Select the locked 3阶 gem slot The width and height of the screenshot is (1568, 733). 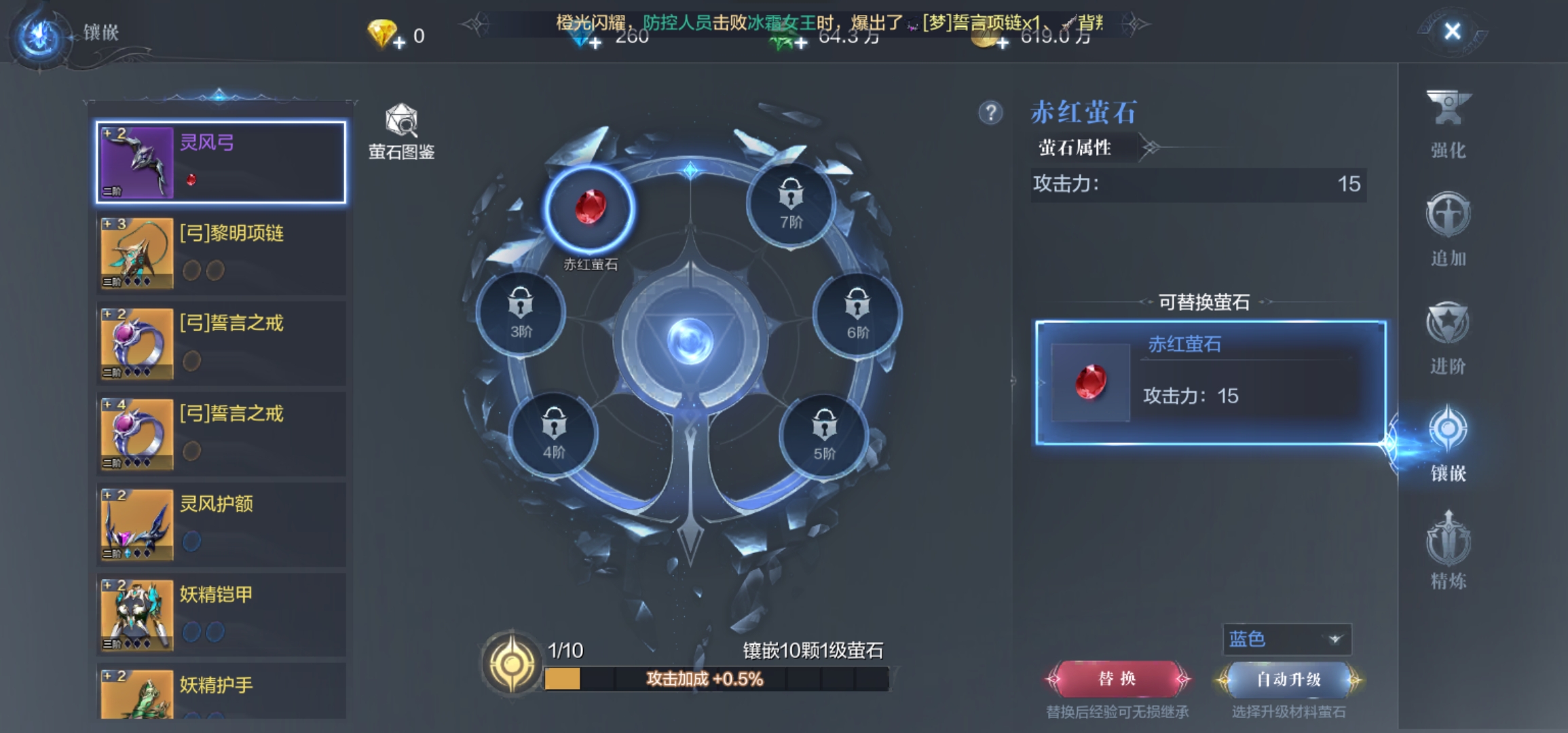point(520,314)
